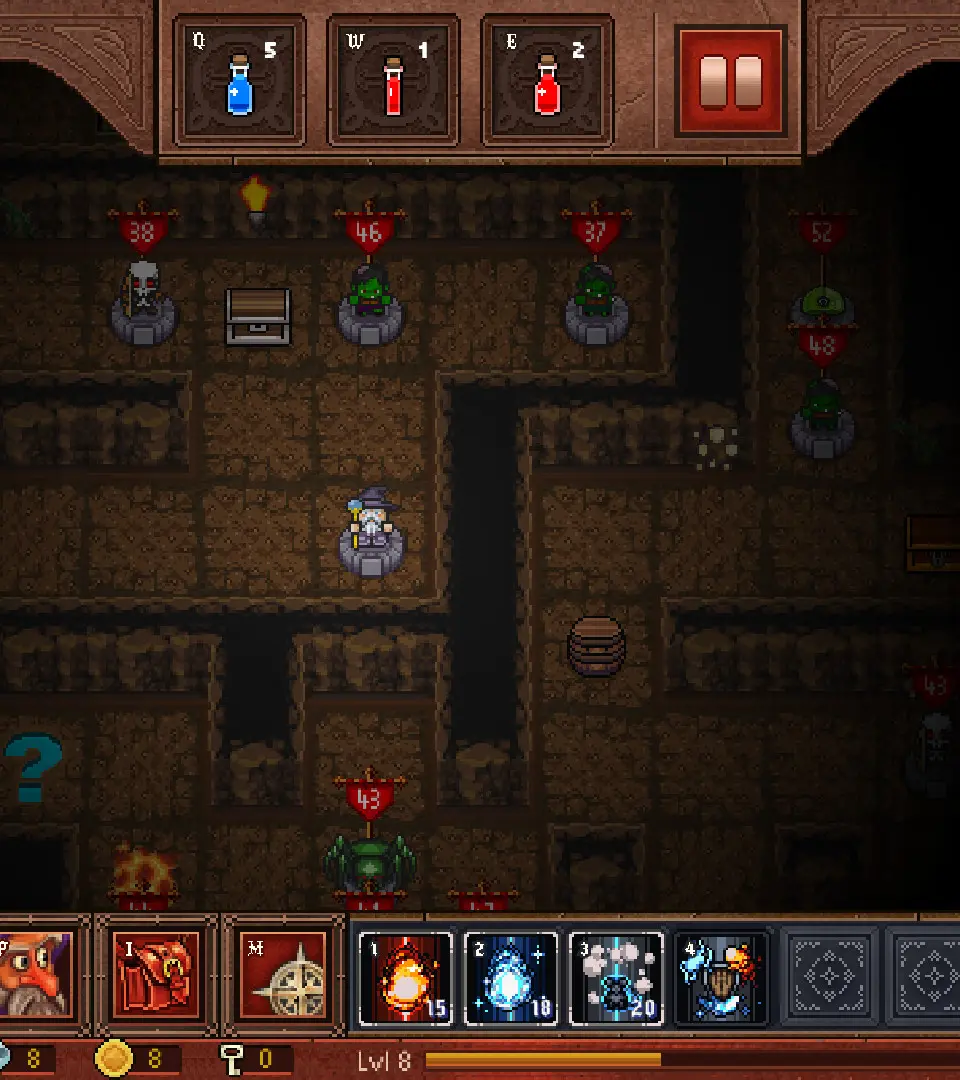Cast the fireball spell in slot 1
Screen dimensions: 960x1080
click(x=405, y=978)
